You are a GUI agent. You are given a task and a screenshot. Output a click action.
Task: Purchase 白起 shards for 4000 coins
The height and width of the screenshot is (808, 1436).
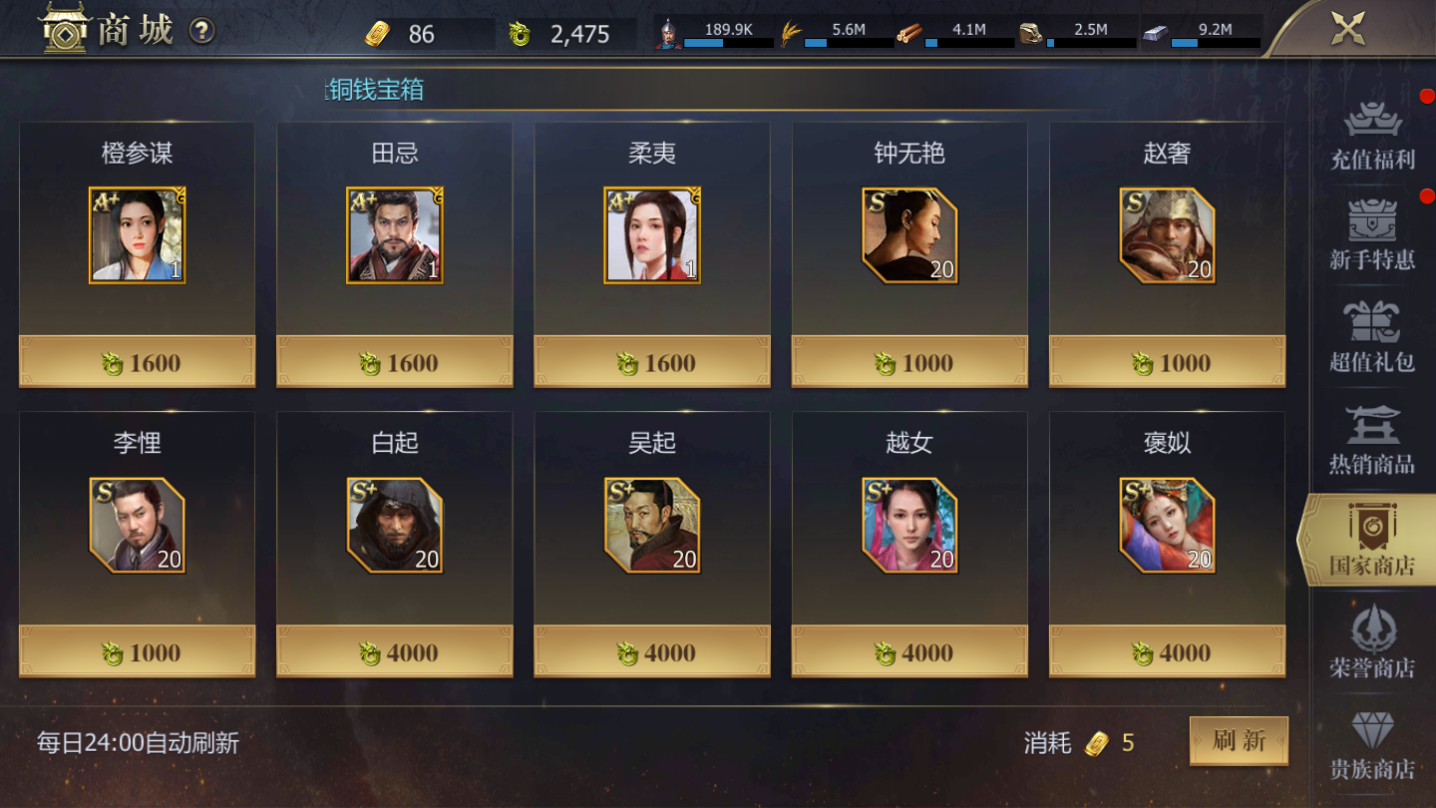point(395,652)
